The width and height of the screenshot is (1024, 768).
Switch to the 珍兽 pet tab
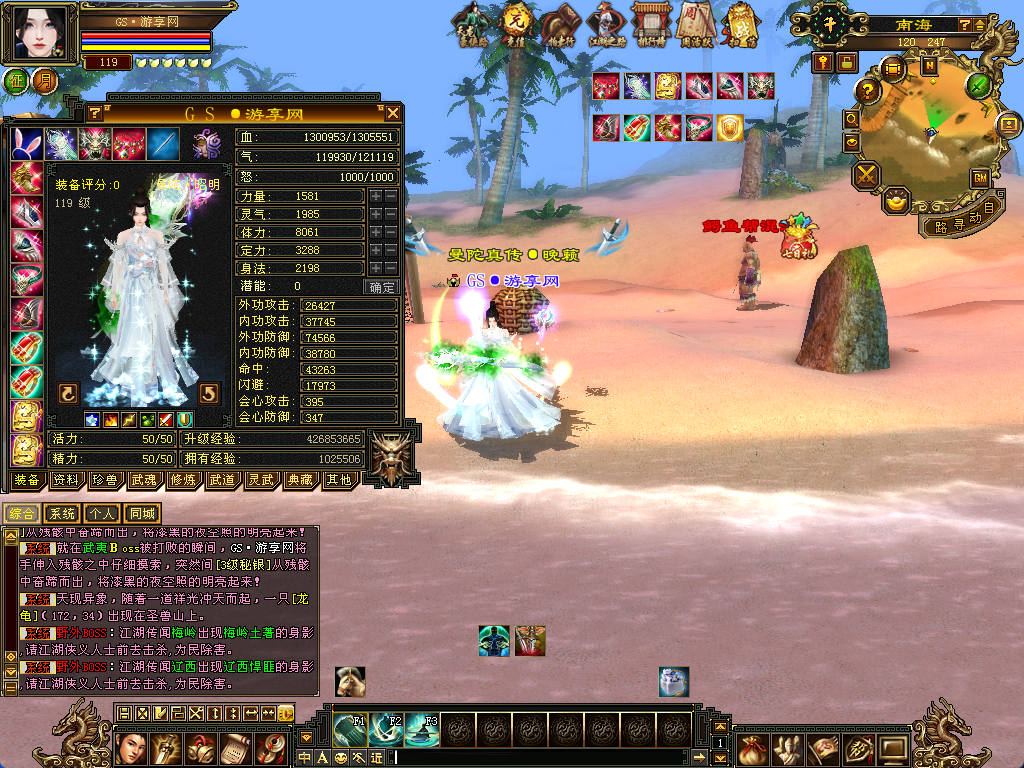(104, 480)
